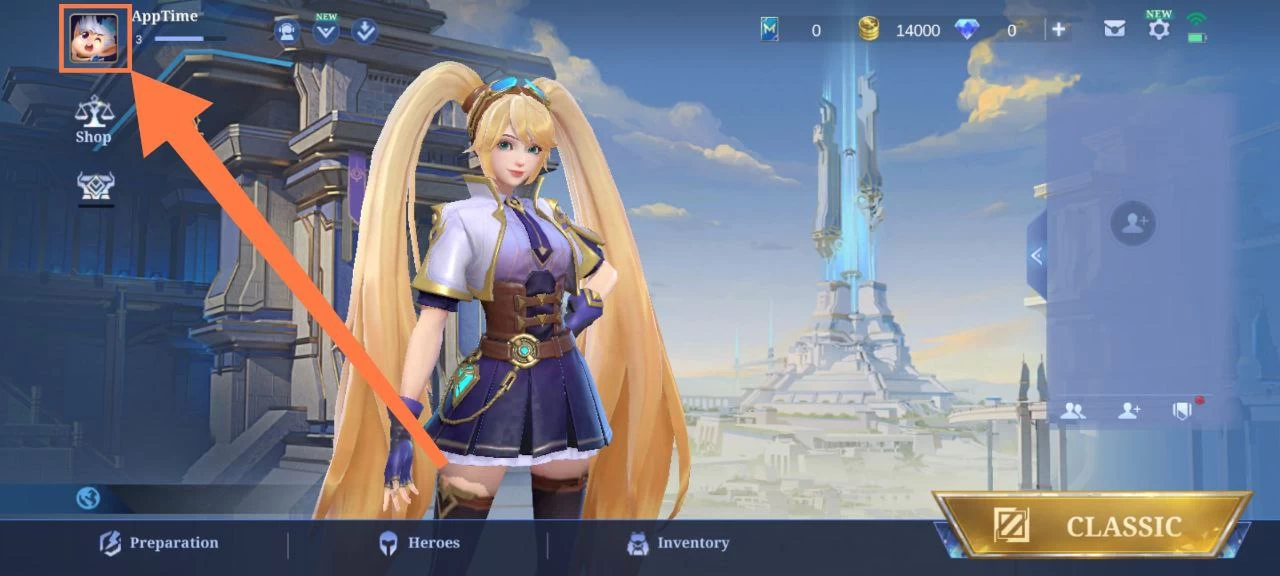1280x576 pixels.
Task: Show the friends list tab
Action: [x=1073, y=410]
